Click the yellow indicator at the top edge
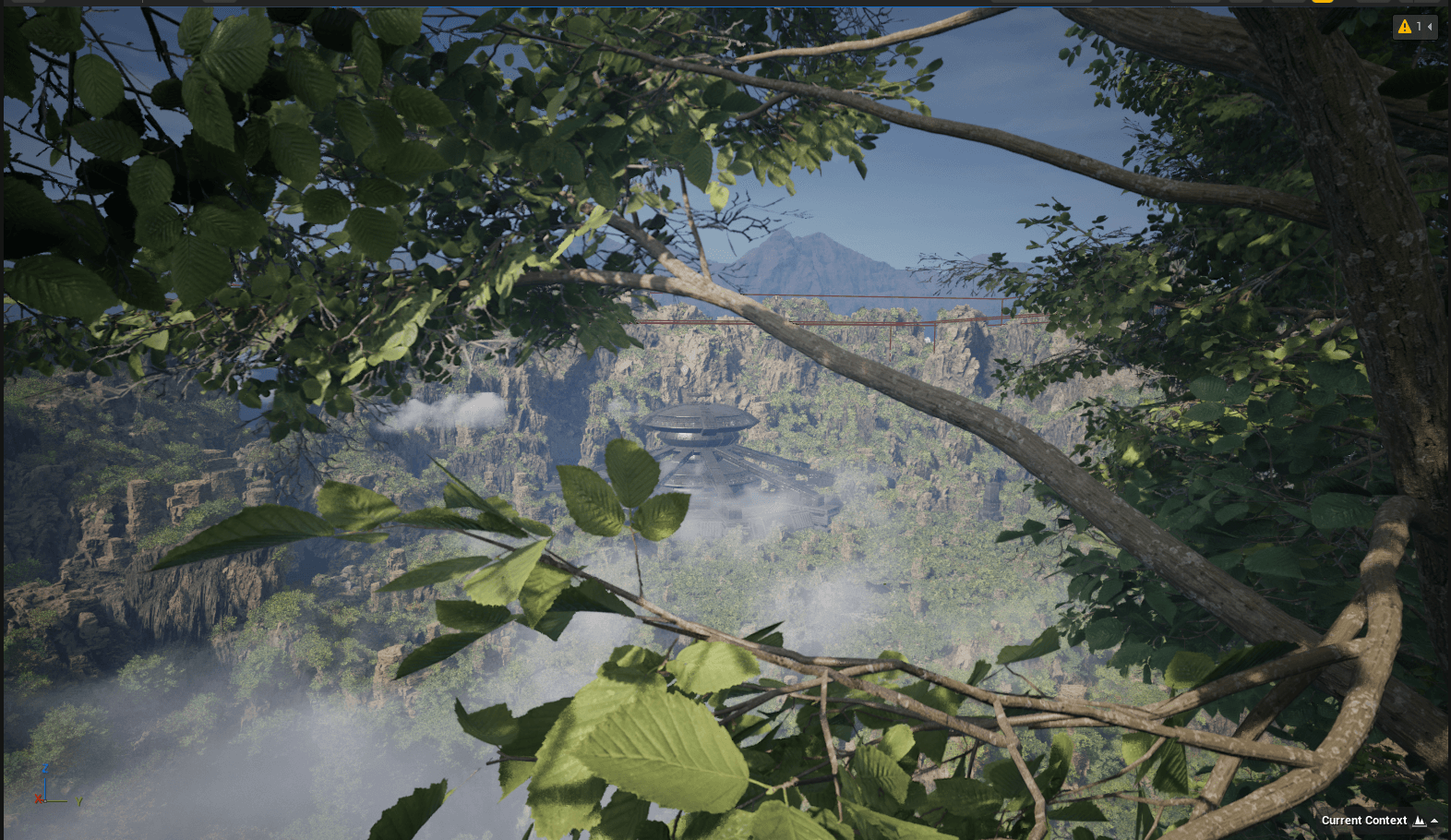 (x=1322, y=3)
